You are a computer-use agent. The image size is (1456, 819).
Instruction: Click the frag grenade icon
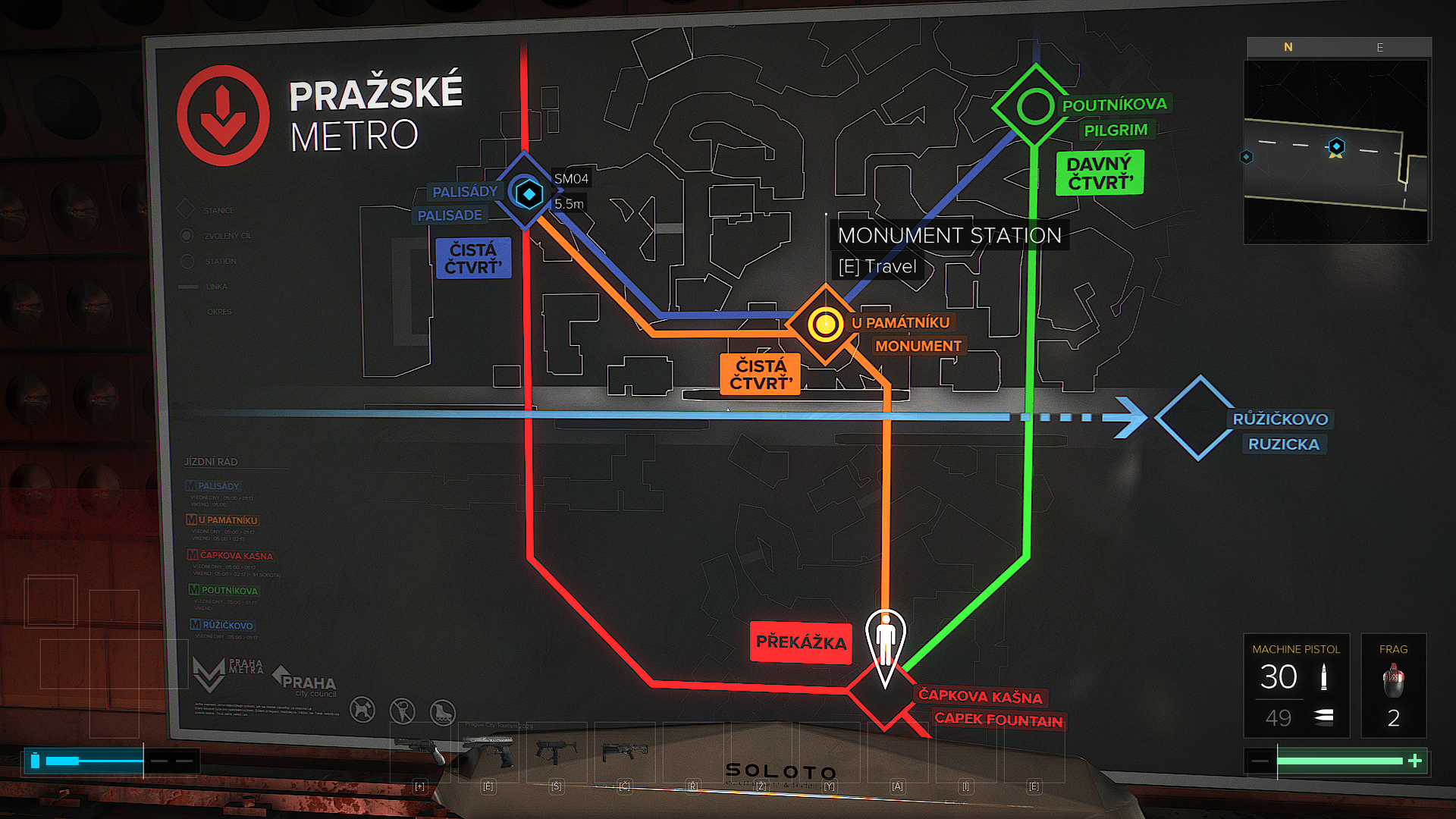[x=1393, y=680]
